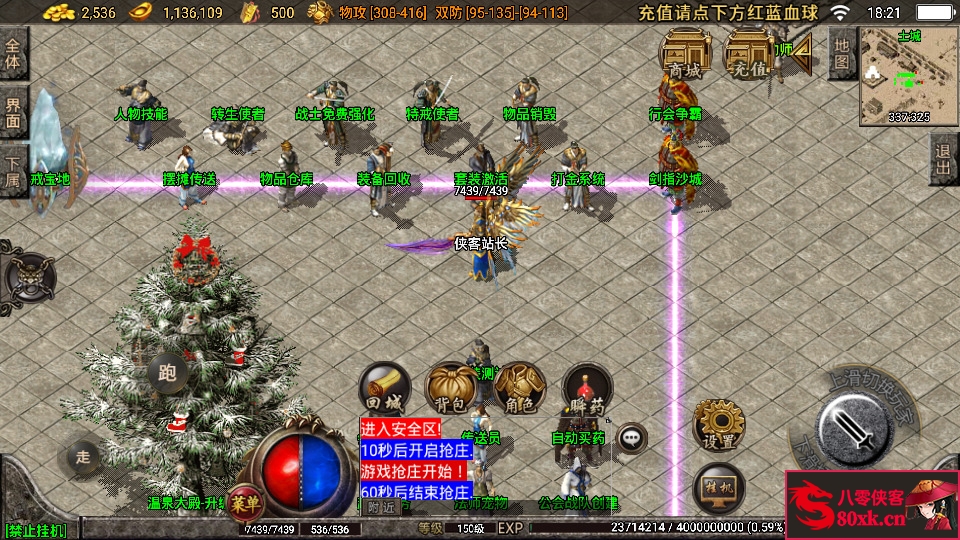Open the 地图 map panel
Screen dimensions: 960x540
(842, 54)
